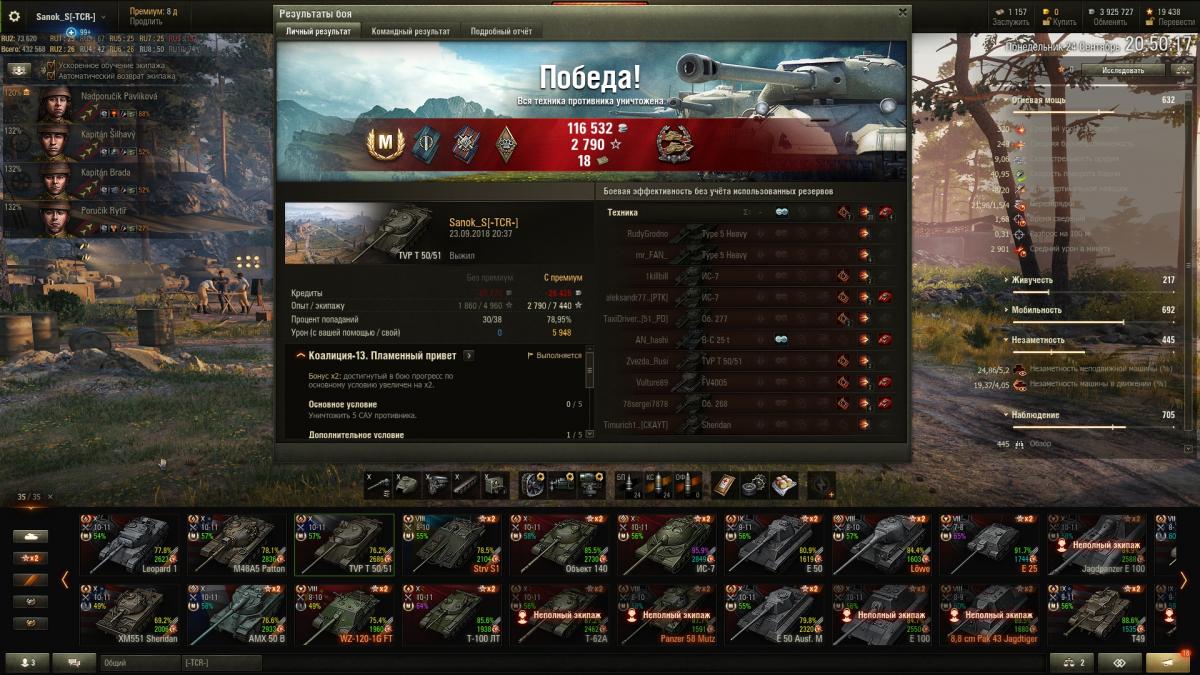Open the settings gear menu
The image size is (1200, 675).
[14, 16]
